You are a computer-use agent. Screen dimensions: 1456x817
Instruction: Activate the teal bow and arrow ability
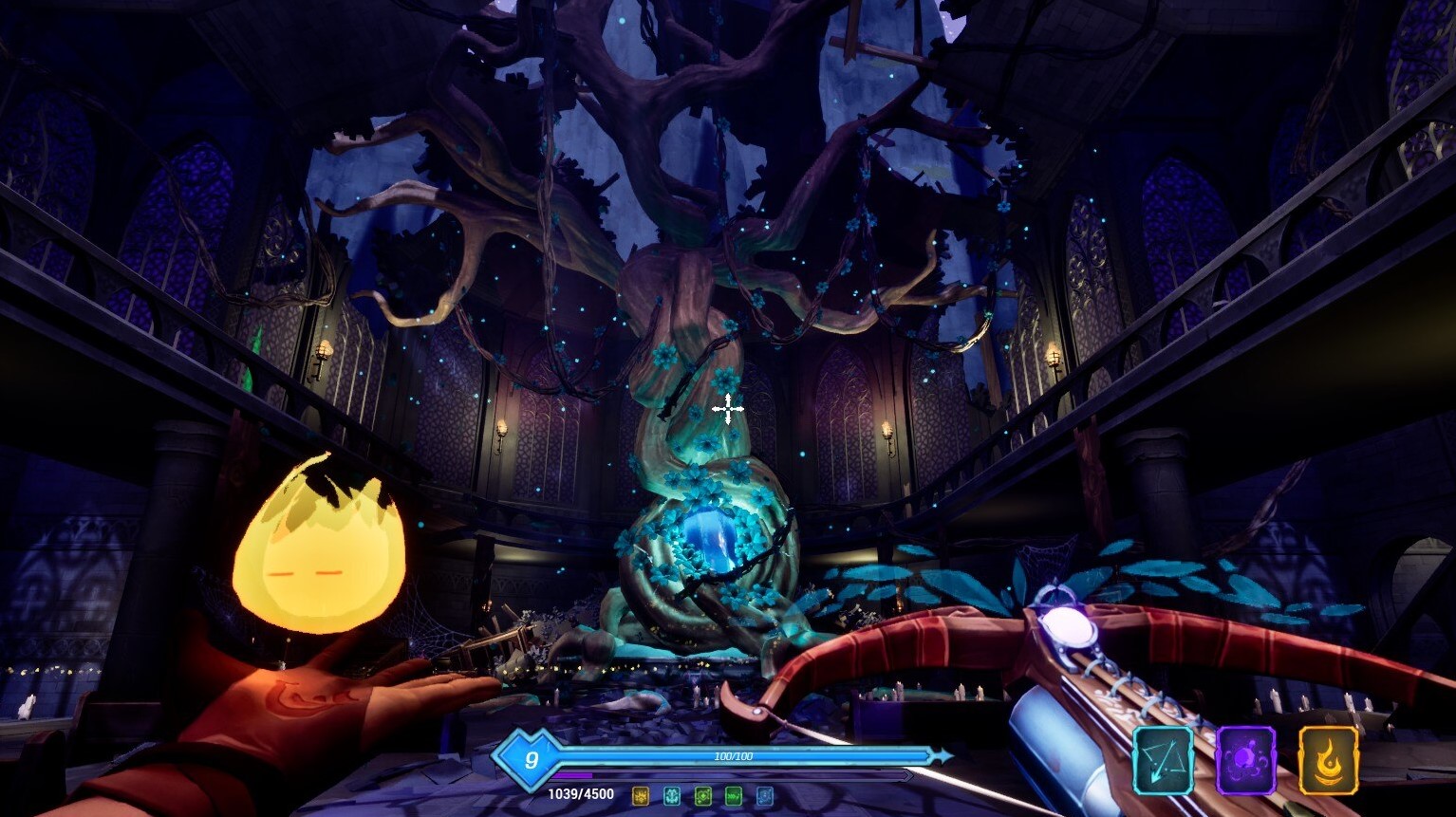(1164, 758)
